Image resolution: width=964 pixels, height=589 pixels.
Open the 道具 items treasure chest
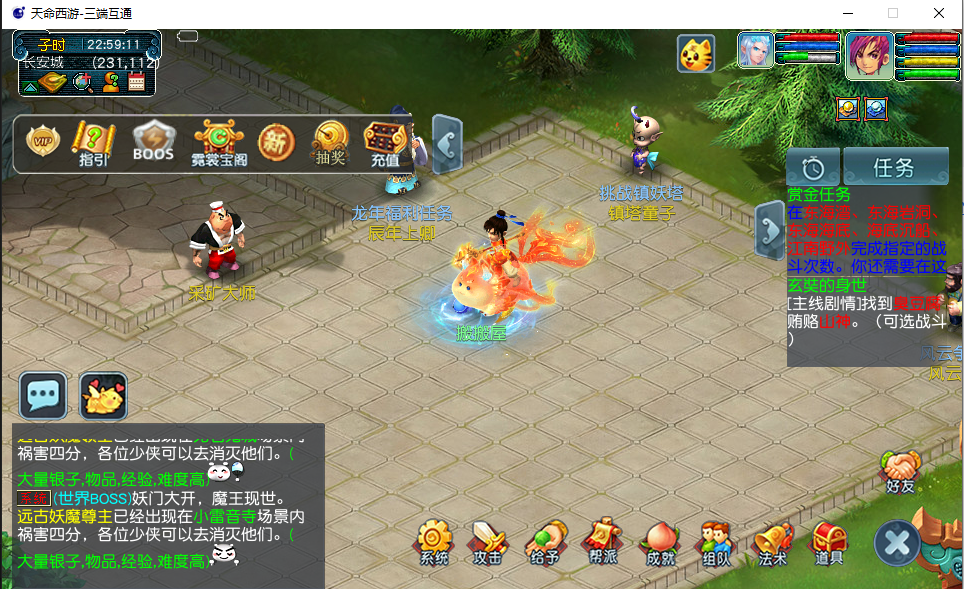coord(829,541)
